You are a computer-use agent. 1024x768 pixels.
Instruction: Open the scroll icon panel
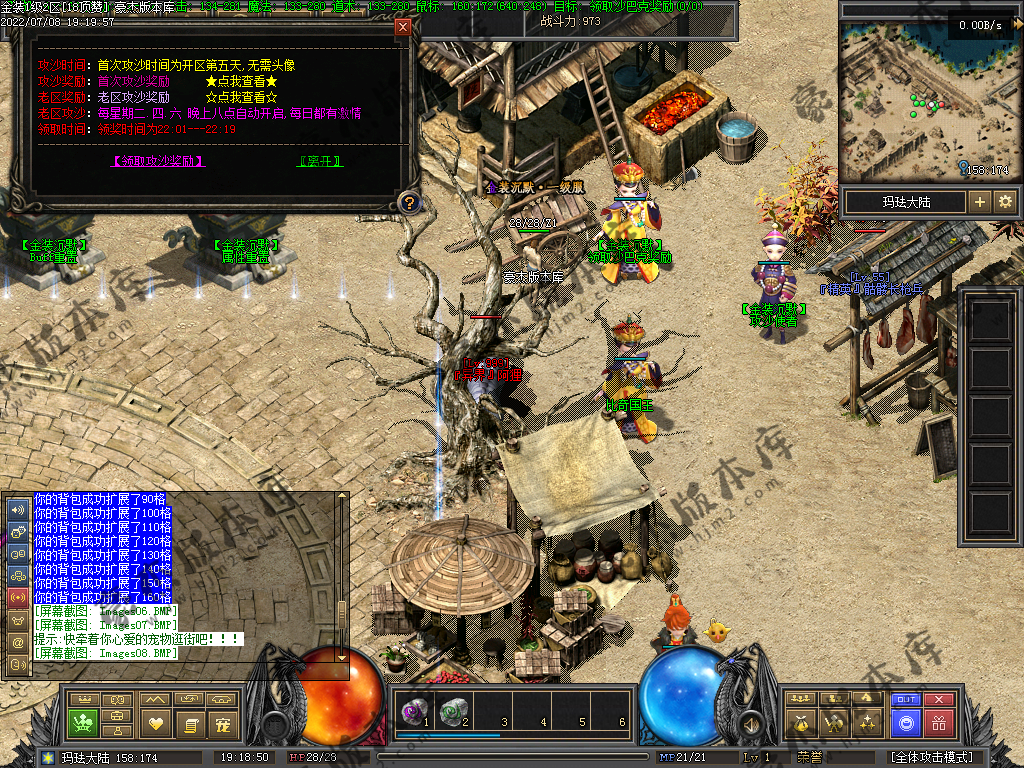(189, 722)
